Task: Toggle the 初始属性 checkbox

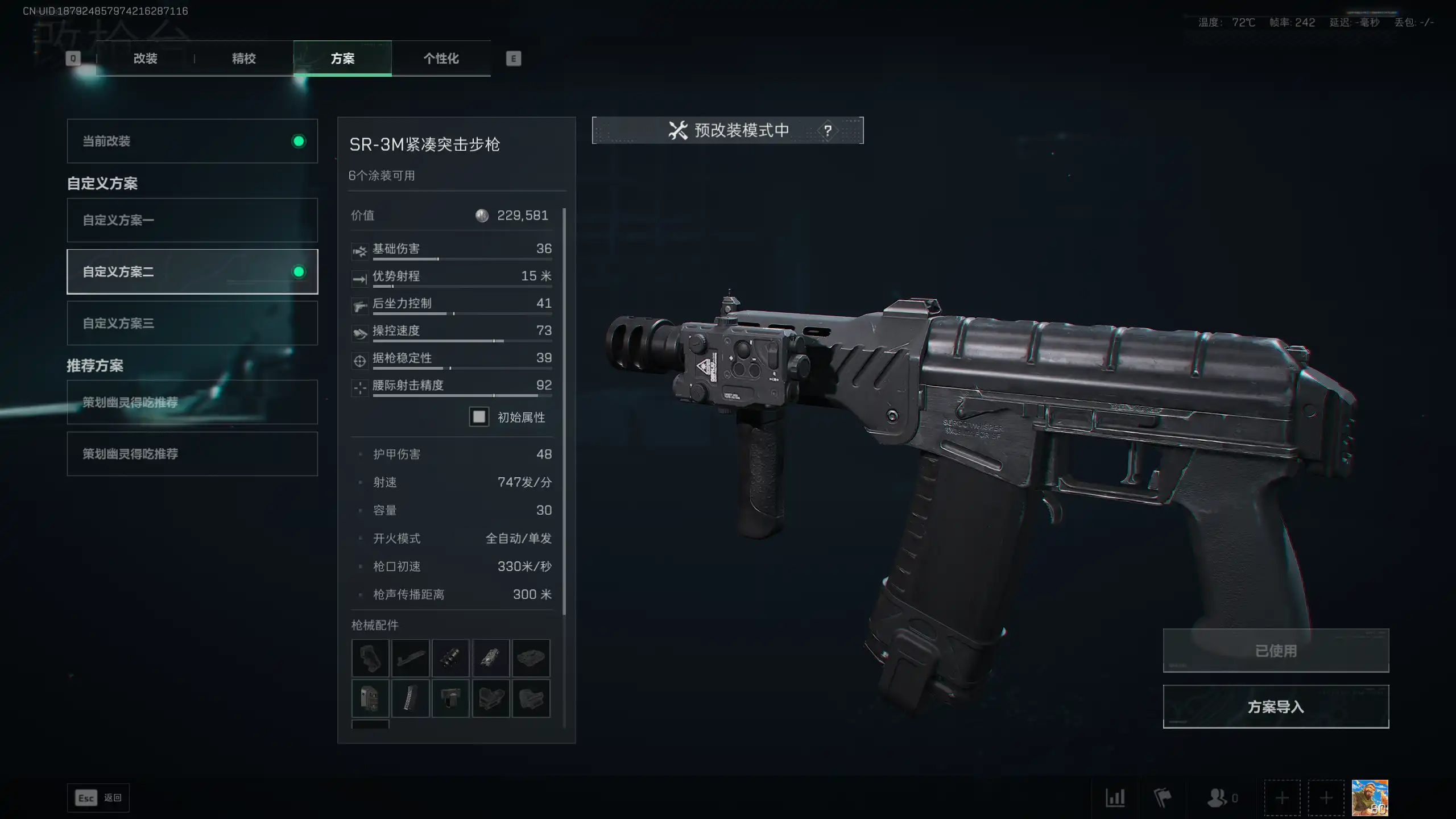Action: pyautogui.click(x=479, y=417)
